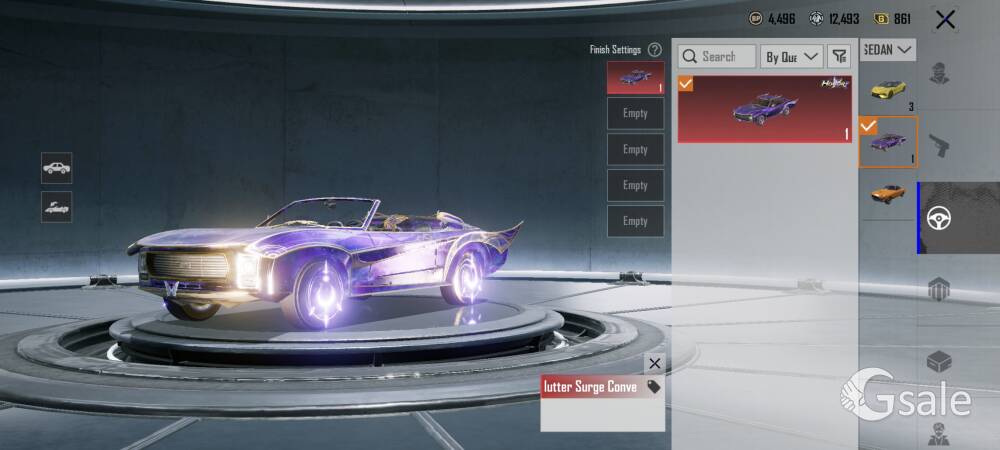Click the skin search field
This screenshot has width=1000, height=450.
click(717, 57)
